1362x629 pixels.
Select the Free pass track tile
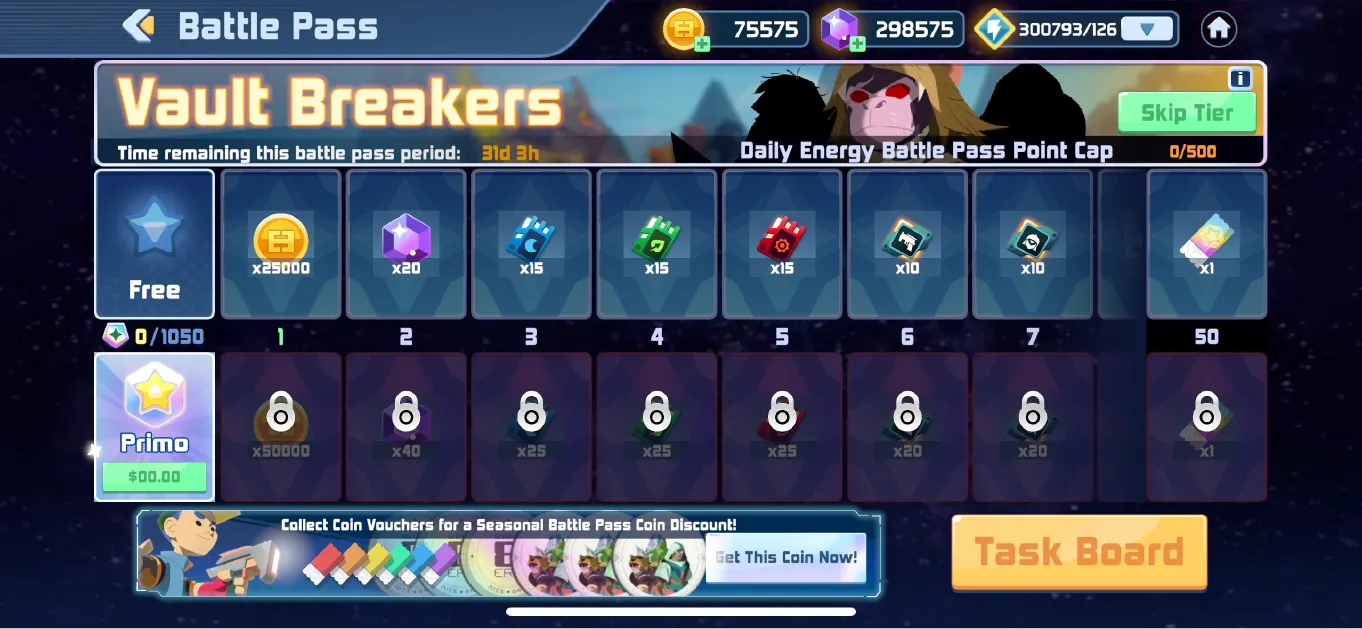coord(154,244)
